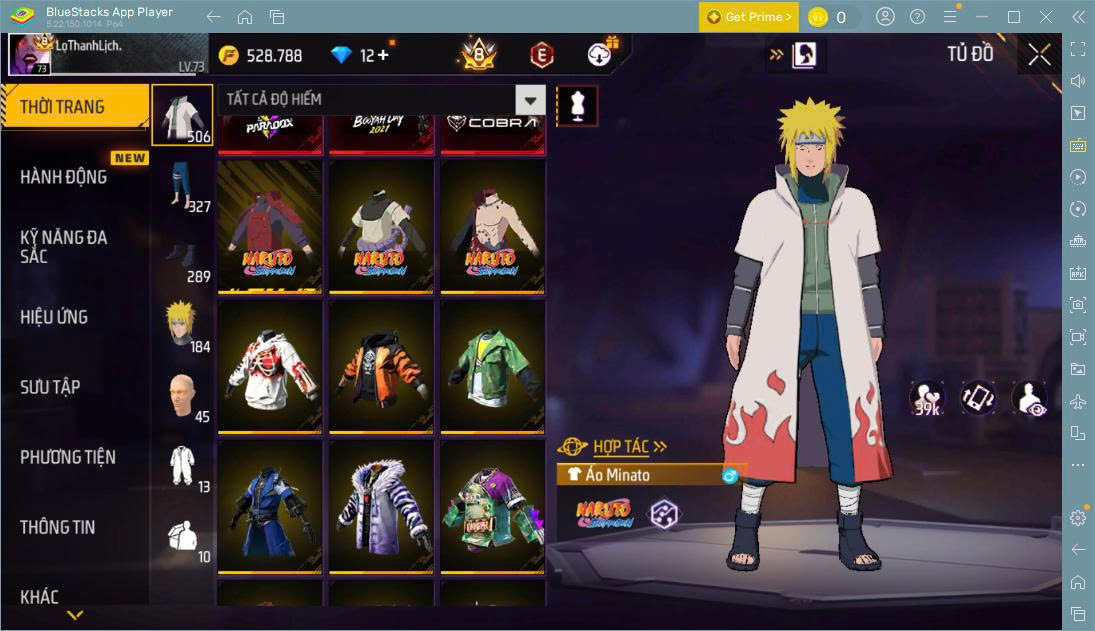Maximize the BlueStacks window

1014,17
